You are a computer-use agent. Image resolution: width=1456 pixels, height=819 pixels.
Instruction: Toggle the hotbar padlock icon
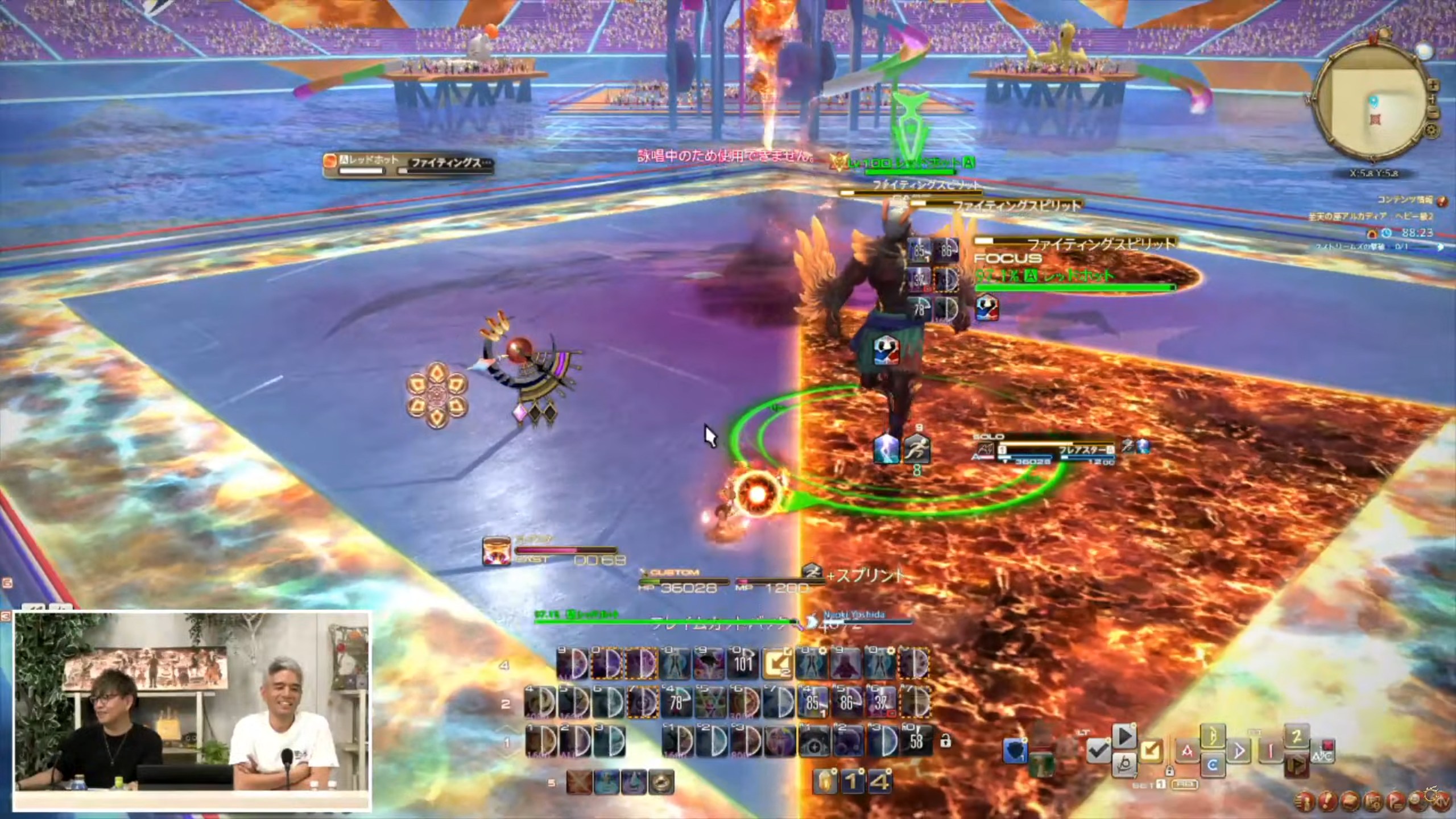pos(945,742)
